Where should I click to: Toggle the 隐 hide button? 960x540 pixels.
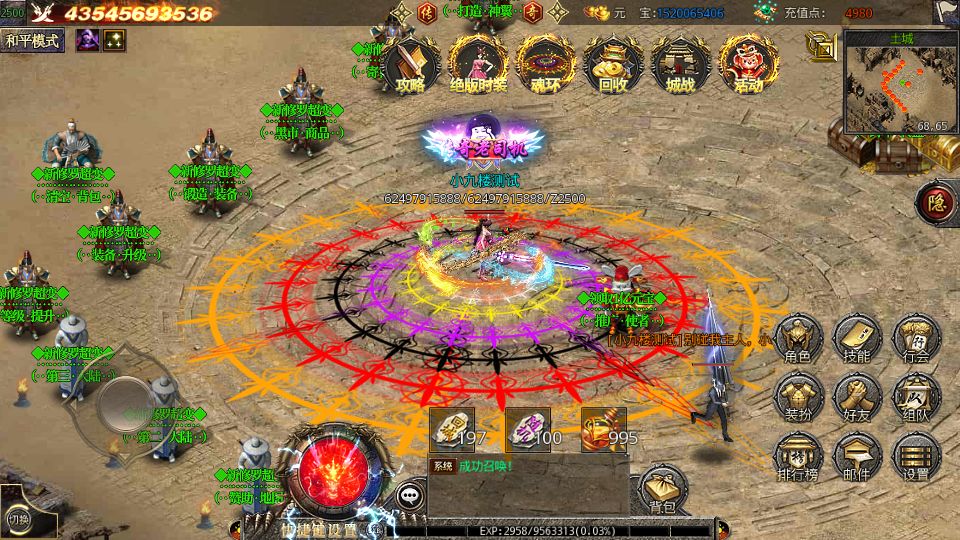pyautogui.click(x=935, y=201)
